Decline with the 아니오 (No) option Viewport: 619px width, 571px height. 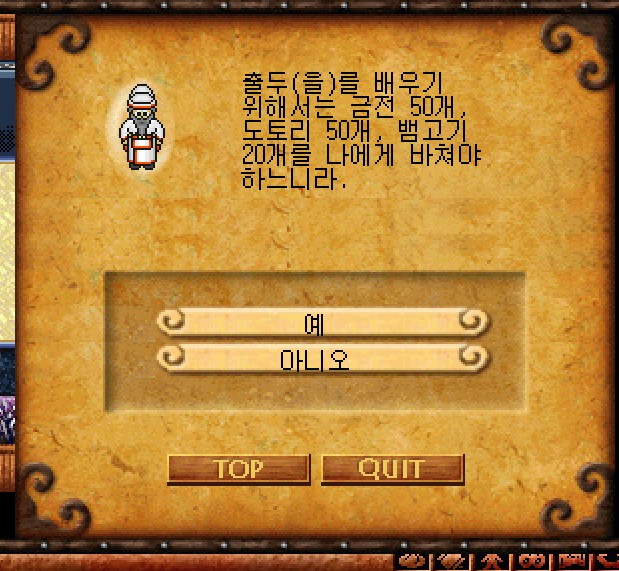click(322, 357)
